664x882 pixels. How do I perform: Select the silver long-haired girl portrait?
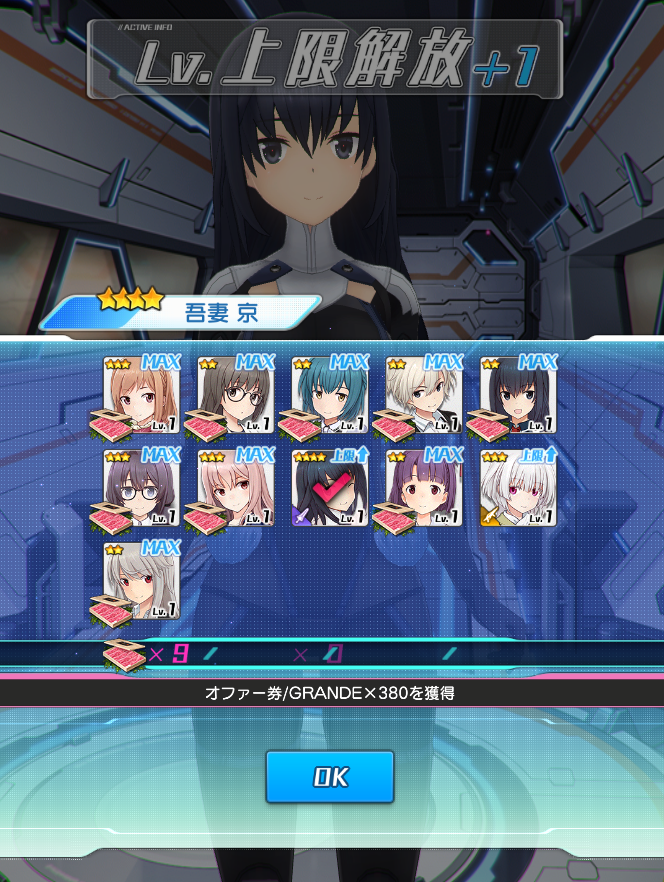(x=141, y=582)
